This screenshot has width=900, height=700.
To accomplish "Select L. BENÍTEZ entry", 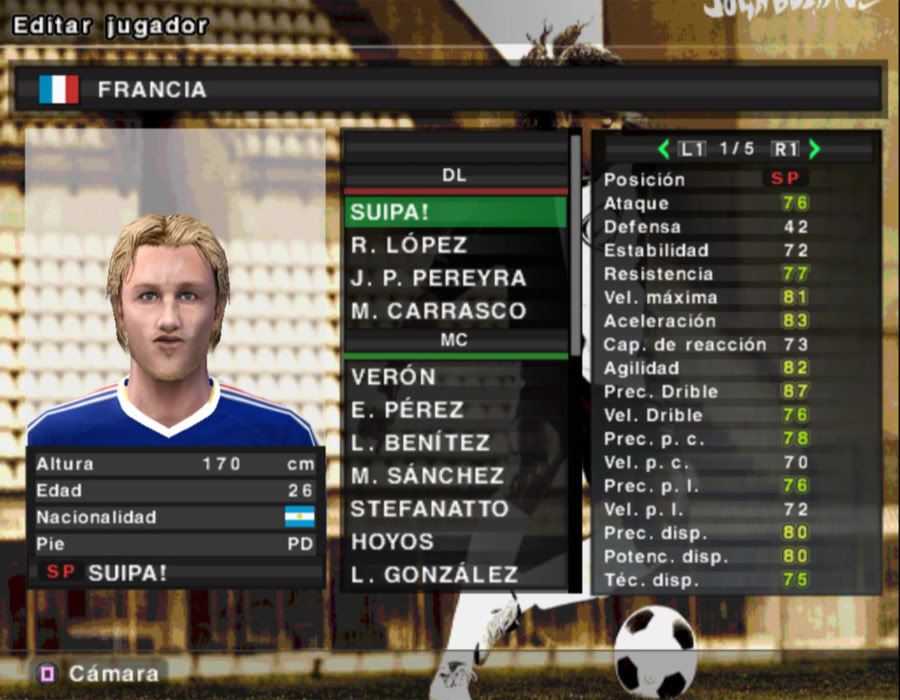I will click(x=455, y=443).
